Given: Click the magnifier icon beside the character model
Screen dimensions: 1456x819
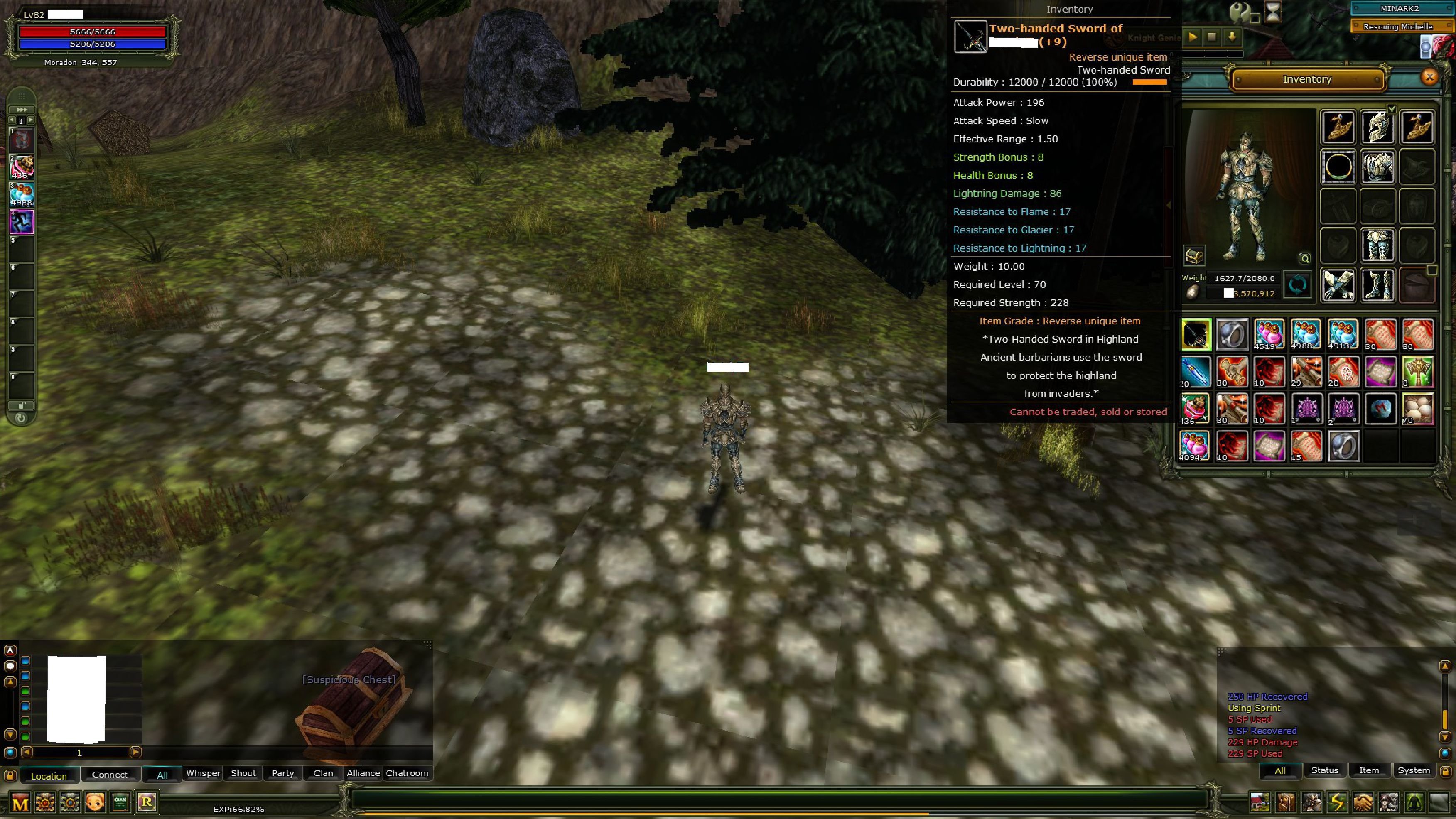Looking at the screenshot, I should [x=1304, y=258].
